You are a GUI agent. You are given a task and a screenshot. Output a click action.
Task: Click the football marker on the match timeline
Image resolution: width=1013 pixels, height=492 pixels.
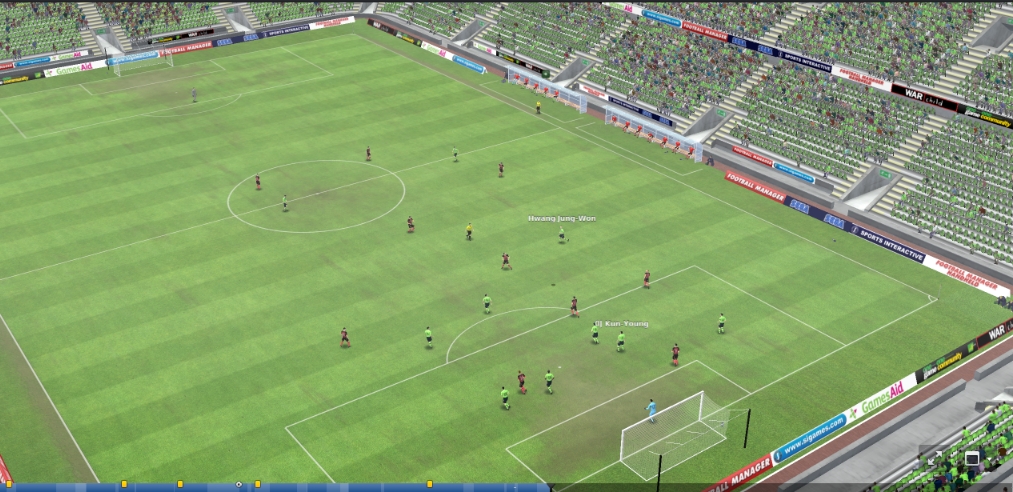[x=238, y=485]
